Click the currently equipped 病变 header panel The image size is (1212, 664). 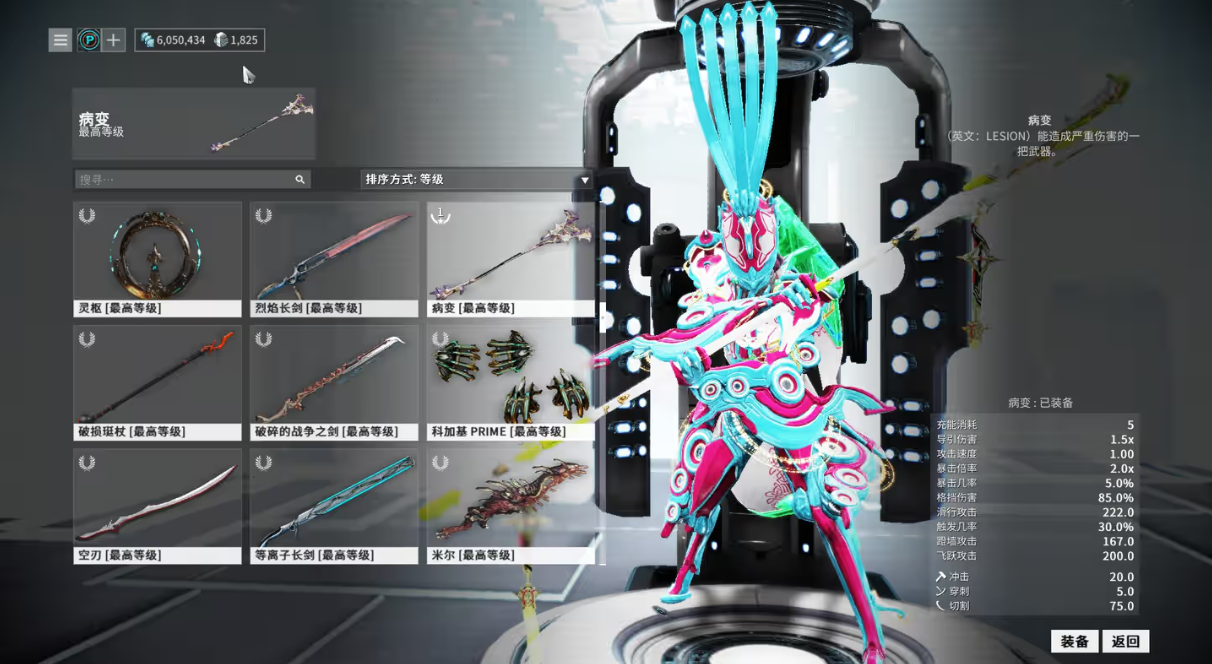[x=194, y=124]
